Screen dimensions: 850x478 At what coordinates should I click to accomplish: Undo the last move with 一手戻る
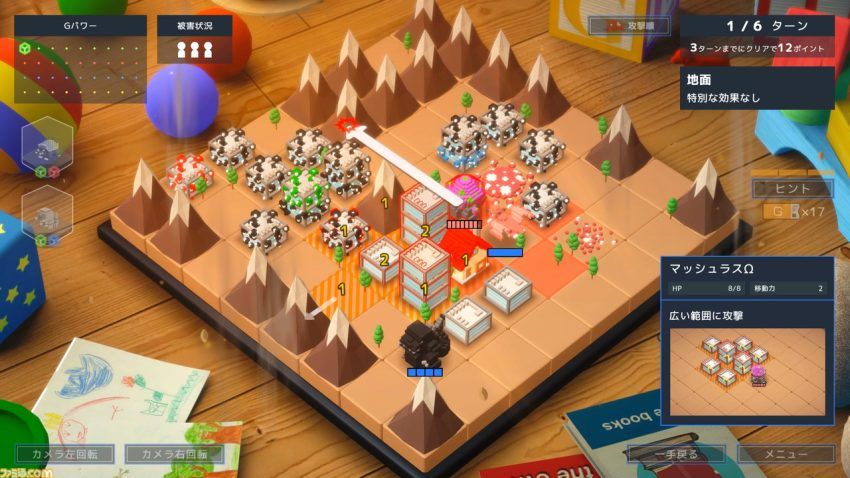tap(676, 454)
